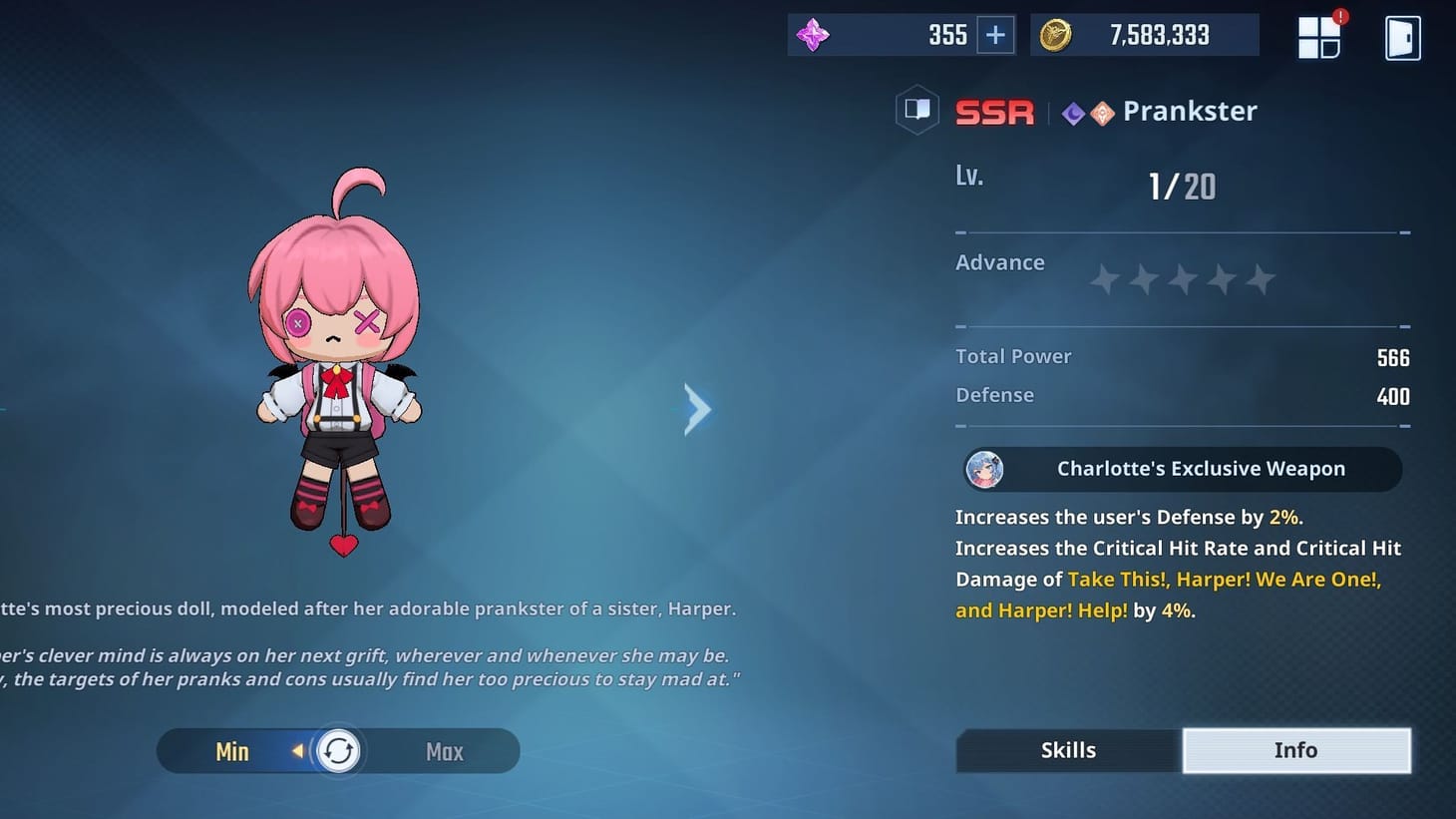Click the orange diamond class icon
Viewport: 1456px width, 819px height.
[x=1101, y=113]
